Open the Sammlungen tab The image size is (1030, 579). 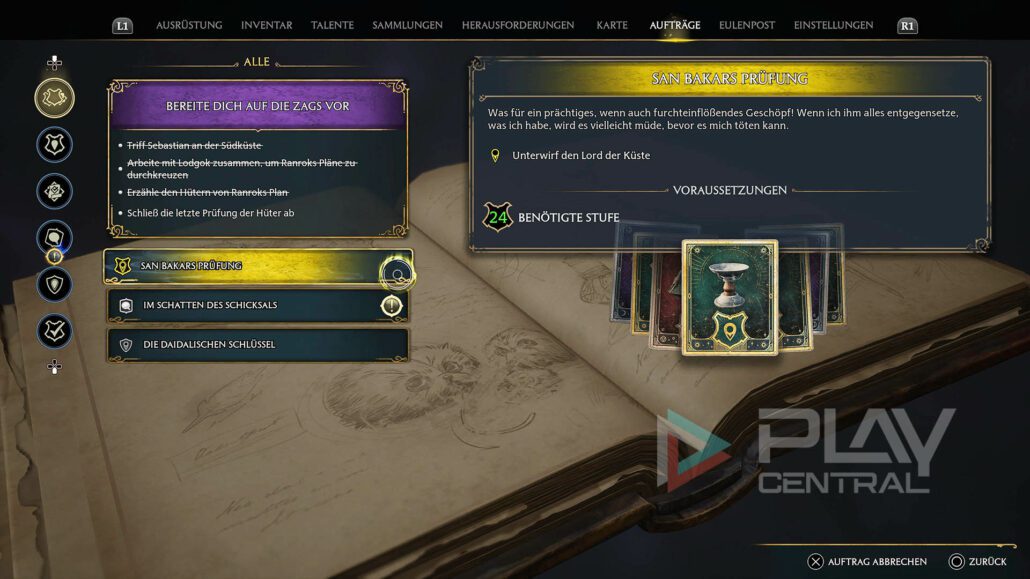tap(407, 25)
